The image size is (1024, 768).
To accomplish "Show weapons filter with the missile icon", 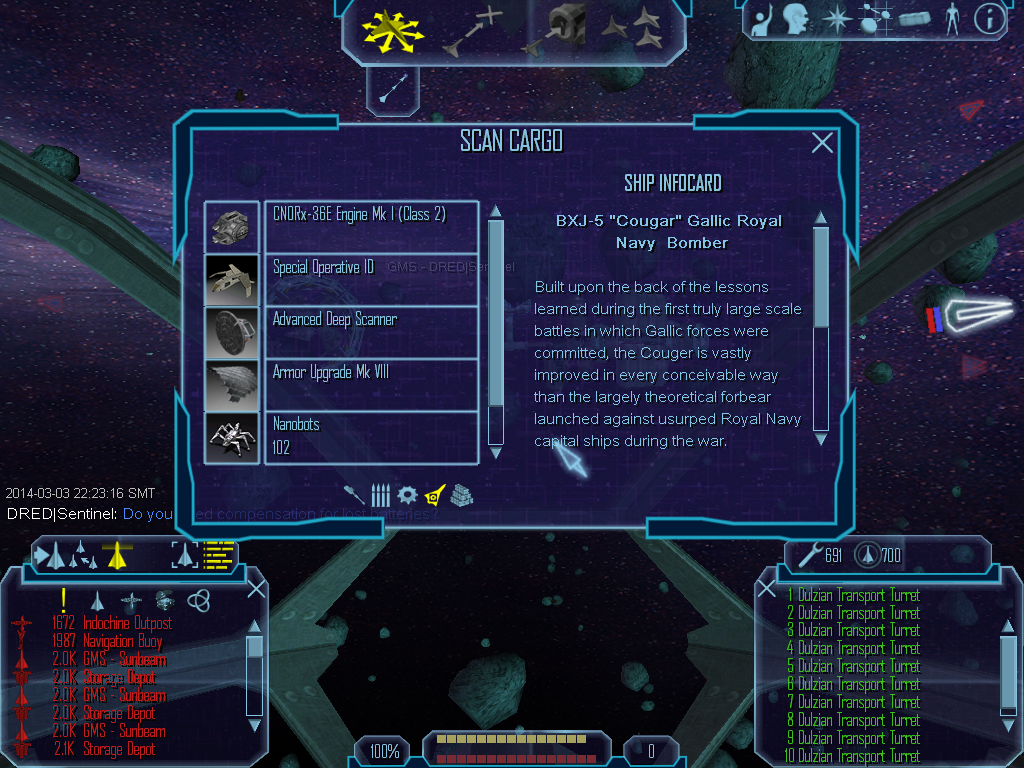I will (380, 495).
